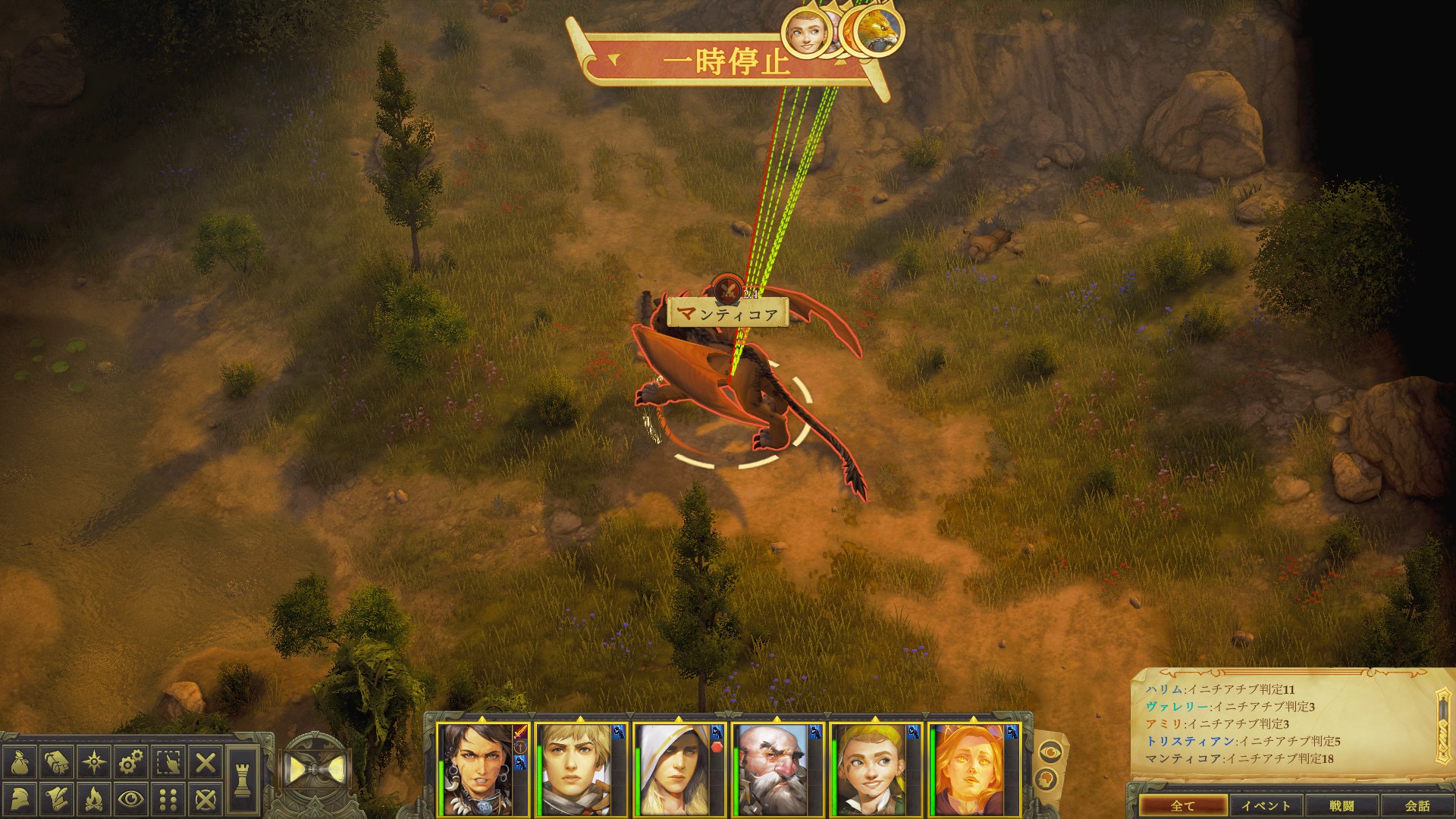Open the helmet character sheet icon
Screen dimensions: 1456x819
pyautogui.click(x=20, y=799)
